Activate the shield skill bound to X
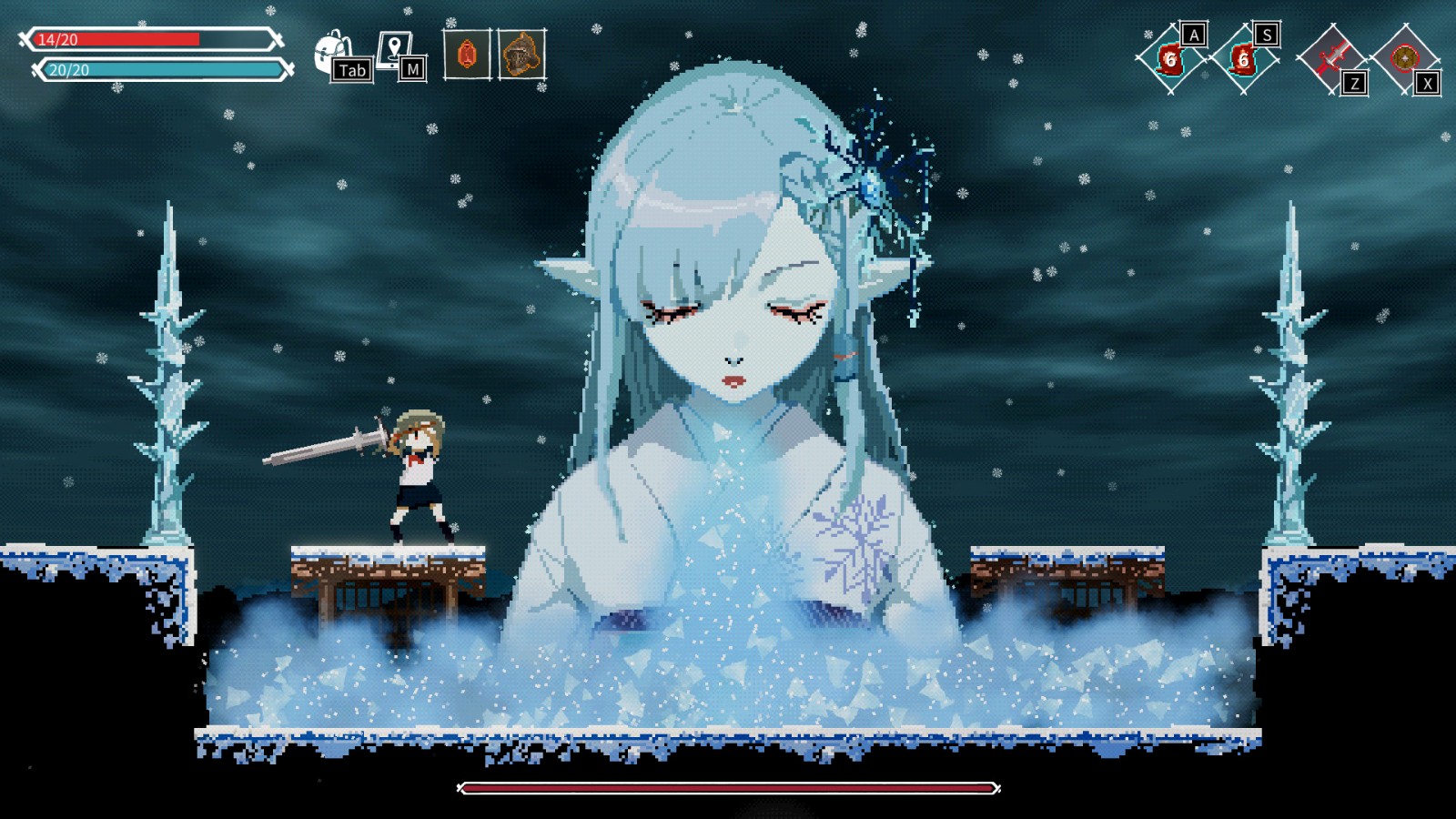This screenshot has width=1456, height=819. [x=1404, y=58]
